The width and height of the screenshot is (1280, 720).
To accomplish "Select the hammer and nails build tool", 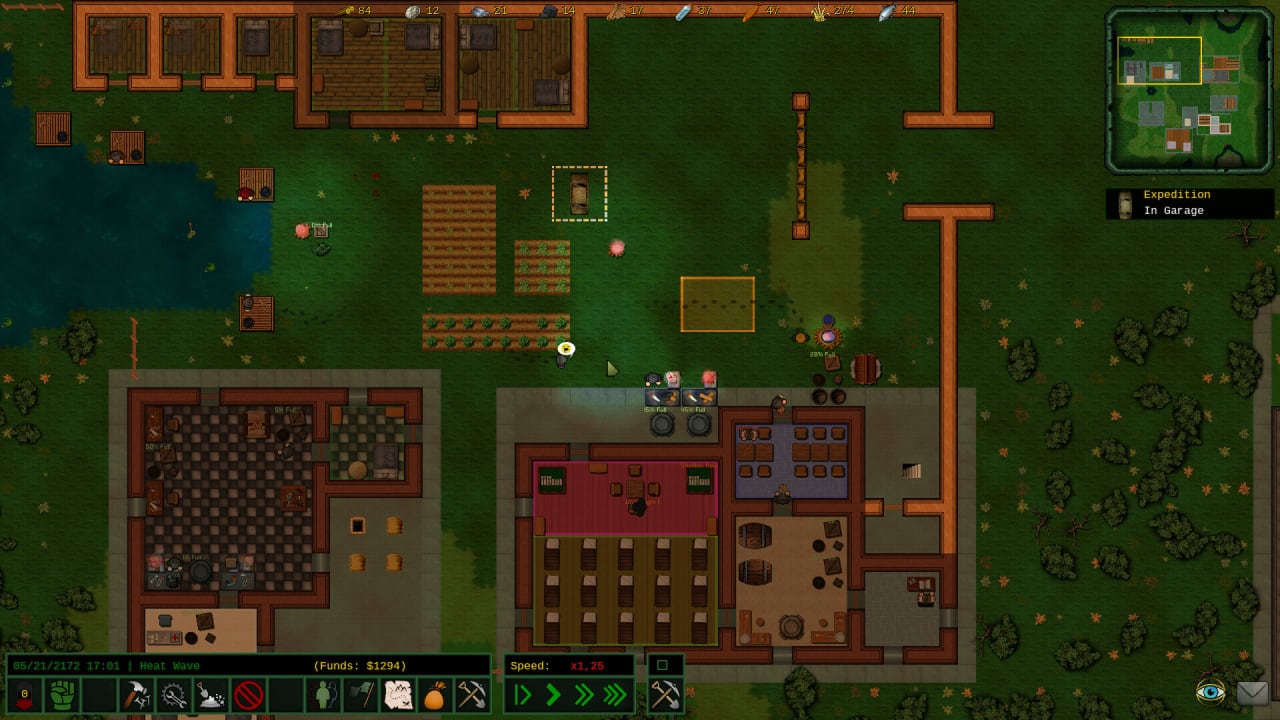I will pyautogui.click(x=136, y=694).
